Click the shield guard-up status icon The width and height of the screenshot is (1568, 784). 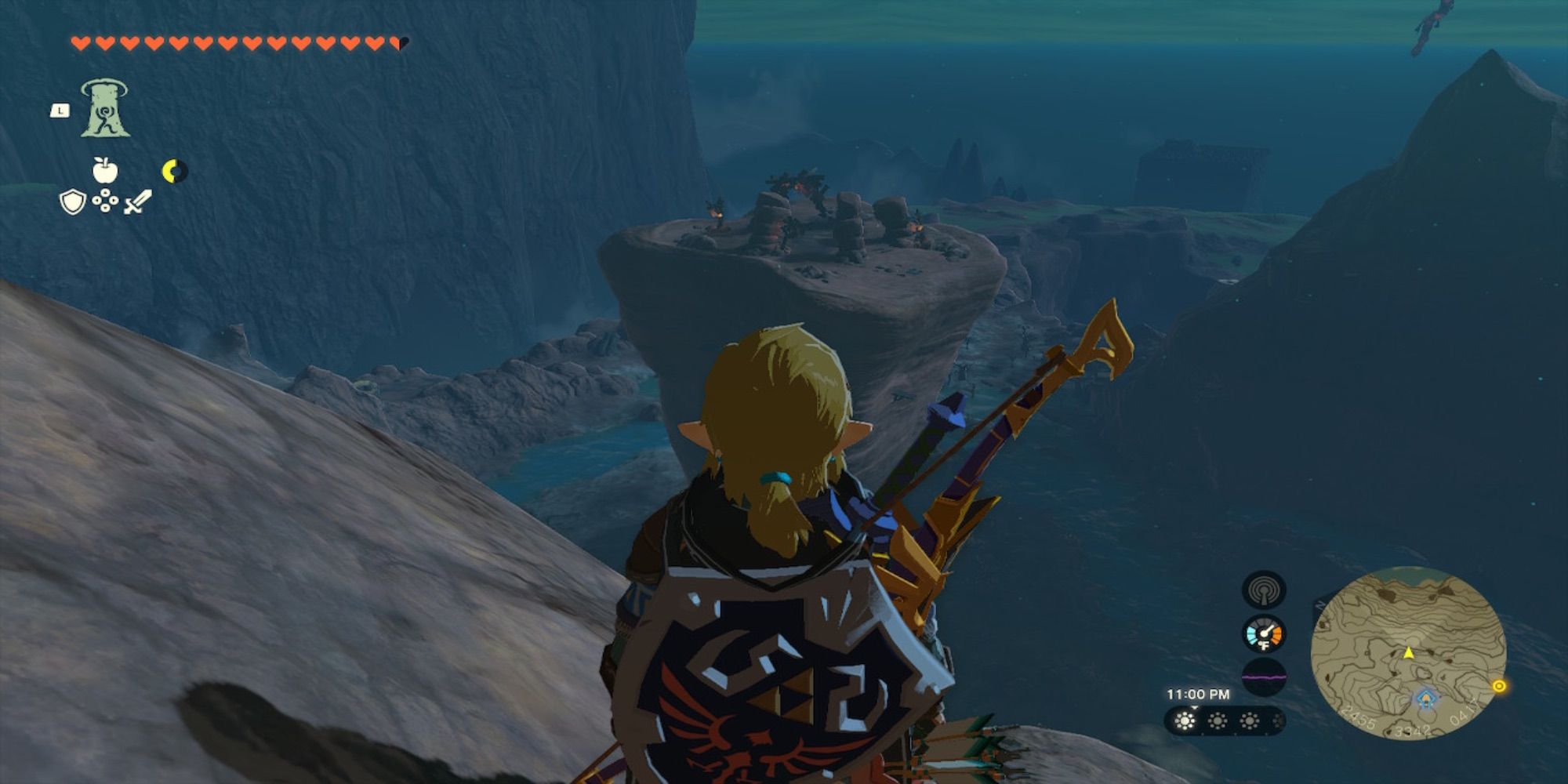[x=72, y=202]
